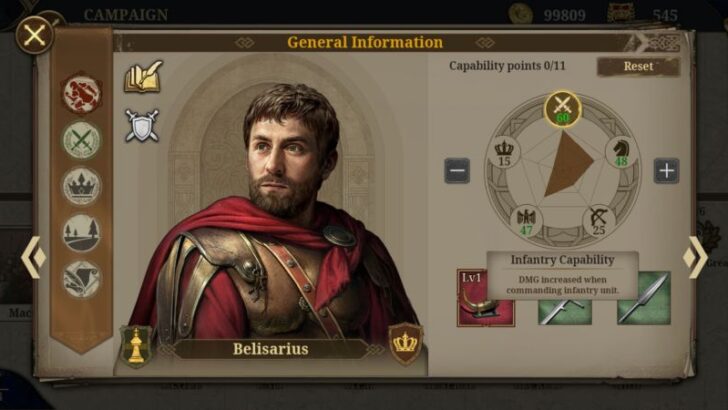Open the shield and swords equipment icon
This screenshot has width=728, height=410.
(x=143, y=125)
